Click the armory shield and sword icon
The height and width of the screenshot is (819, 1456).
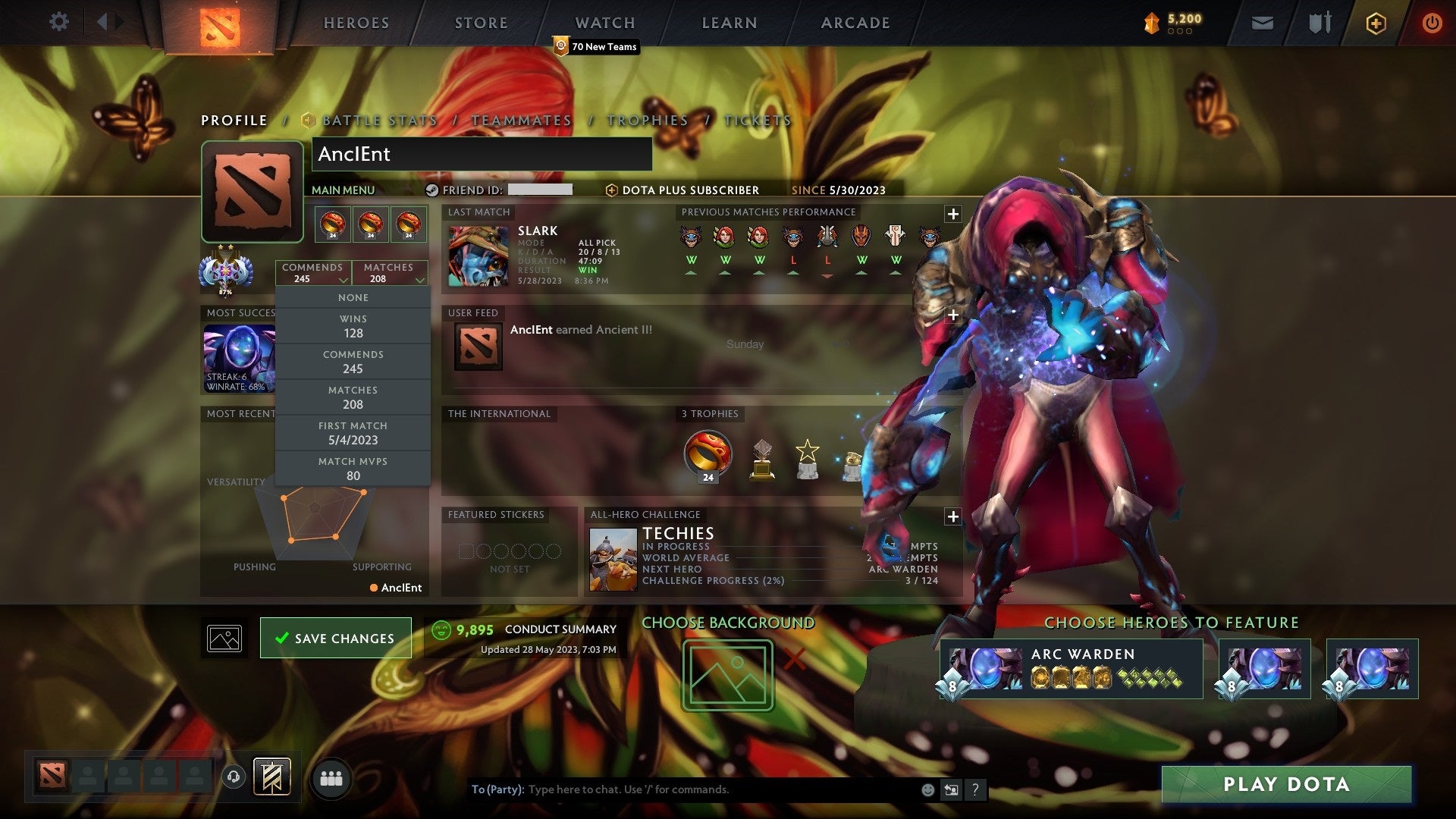click(1319, 23)
